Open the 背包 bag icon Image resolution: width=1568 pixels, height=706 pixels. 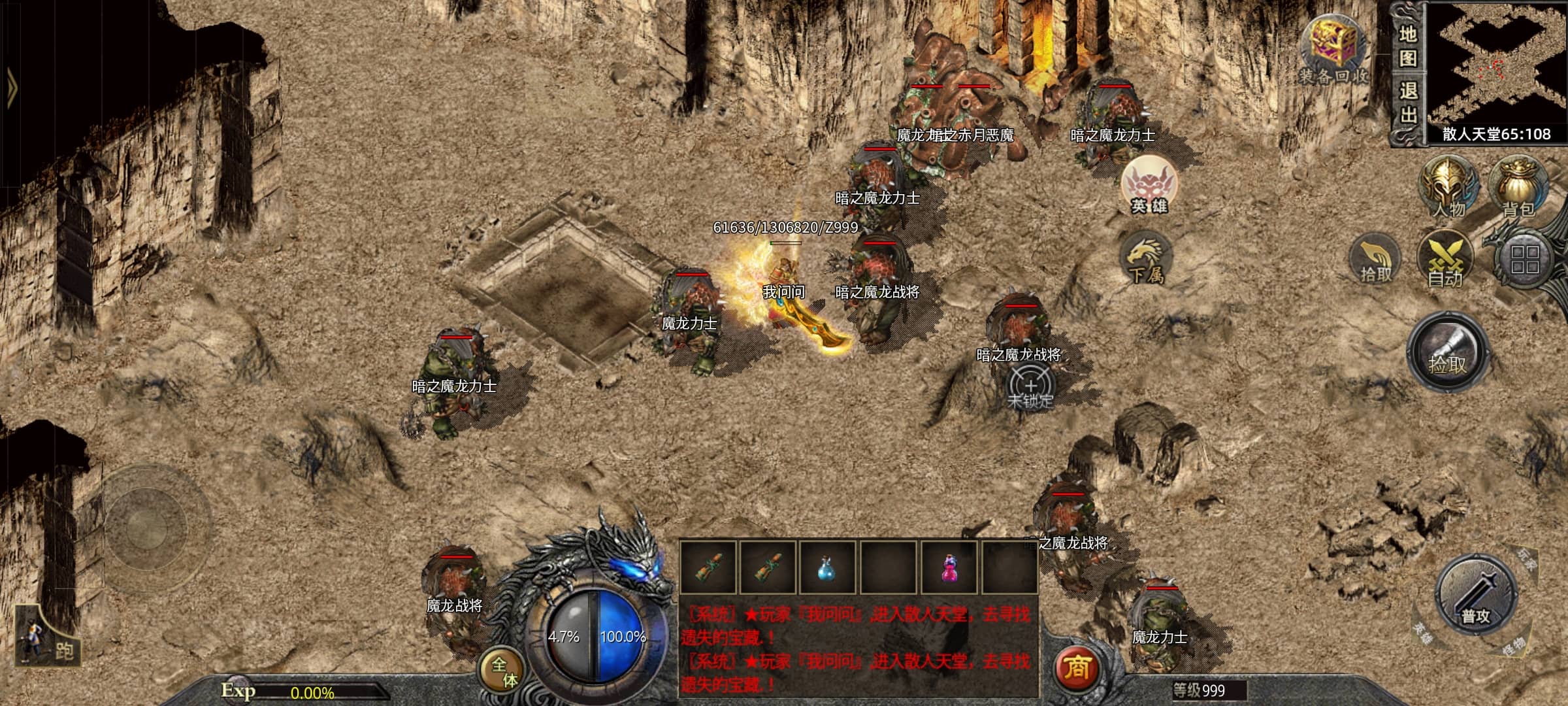coord(1518,186)
